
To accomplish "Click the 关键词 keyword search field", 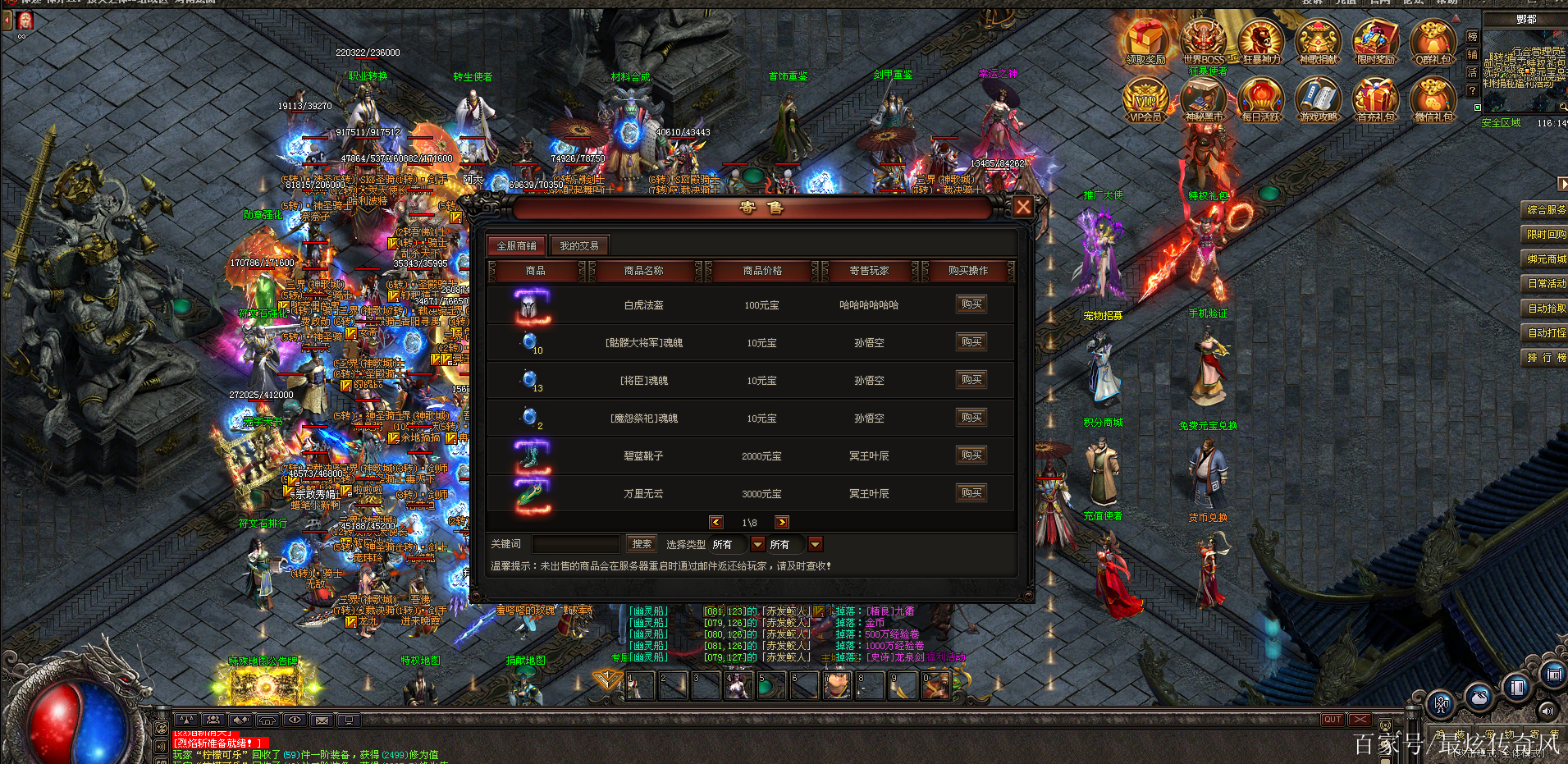I will (576, 544).
